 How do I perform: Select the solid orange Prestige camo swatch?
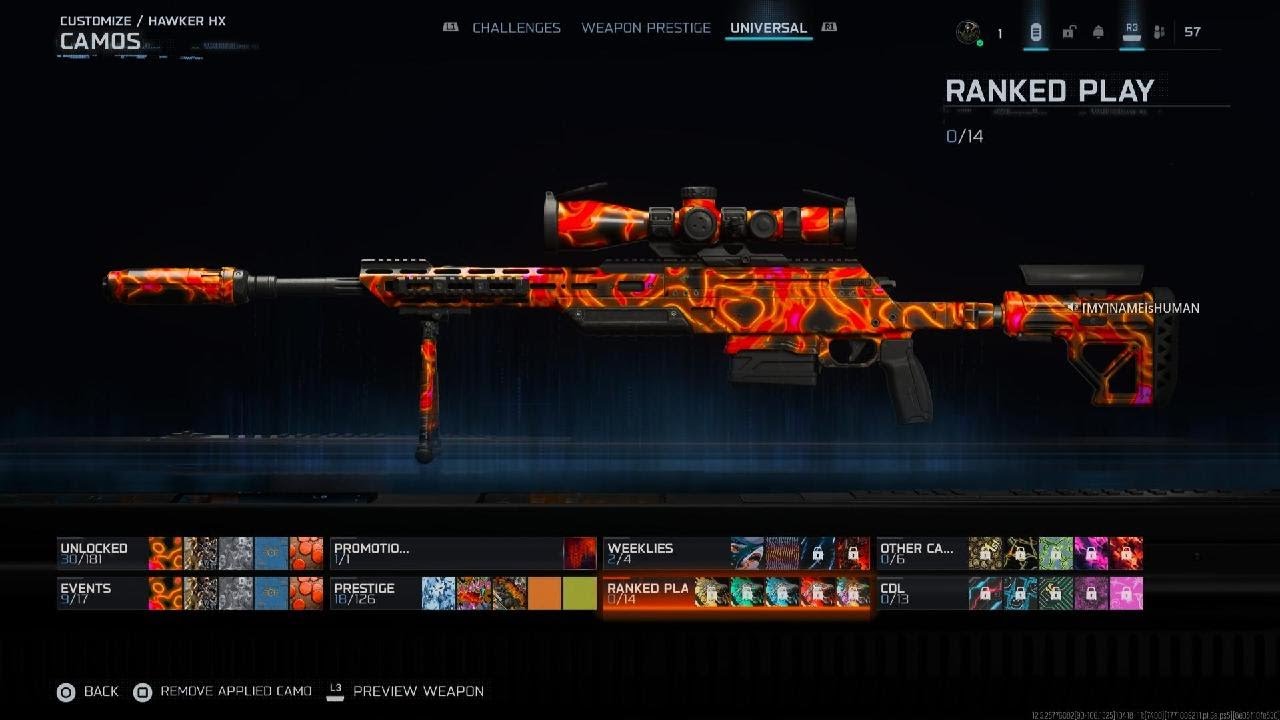pyautogui.click(x=544, y=593)
